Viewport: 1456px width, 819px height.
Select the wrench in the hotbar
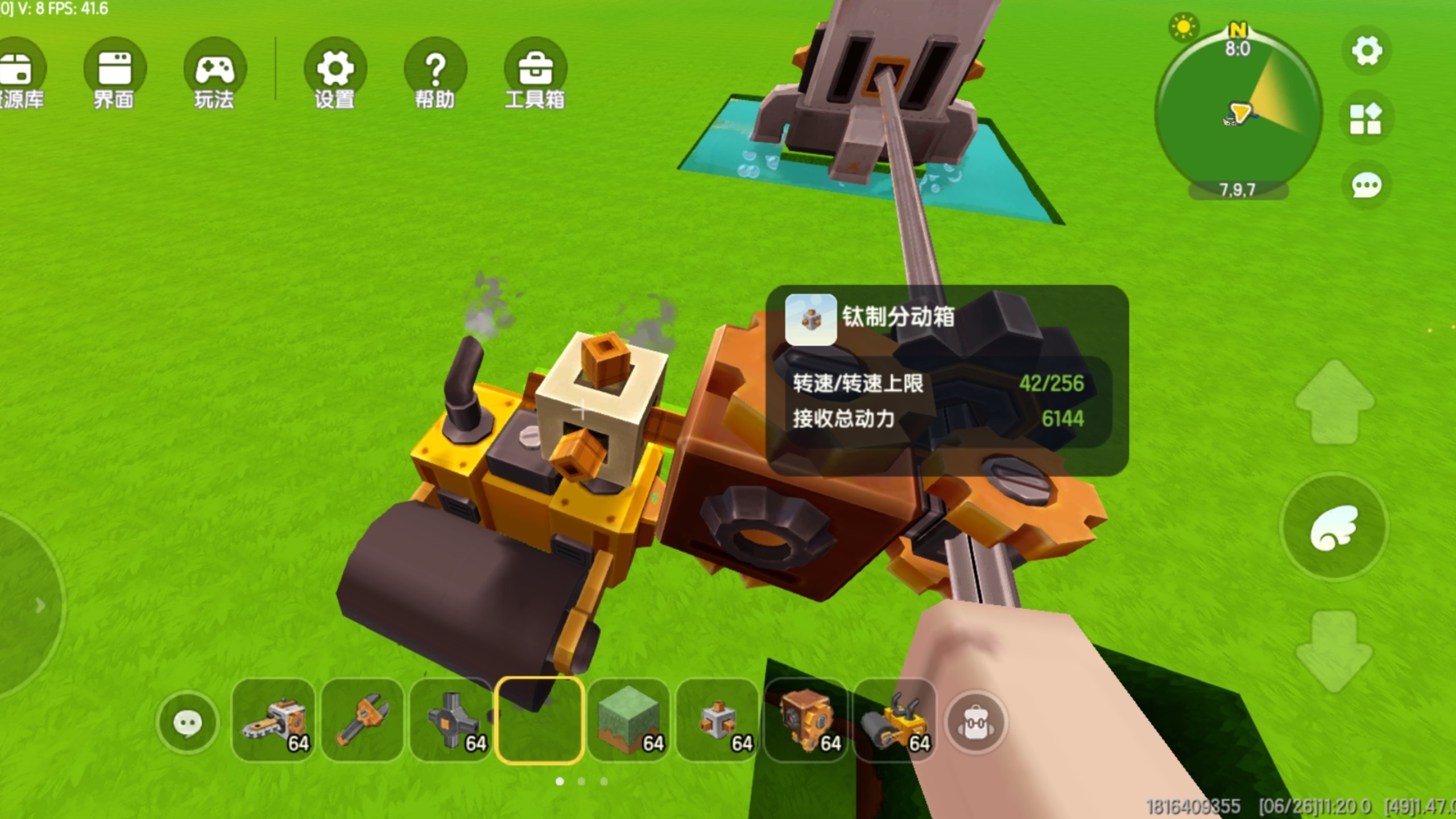363,721
